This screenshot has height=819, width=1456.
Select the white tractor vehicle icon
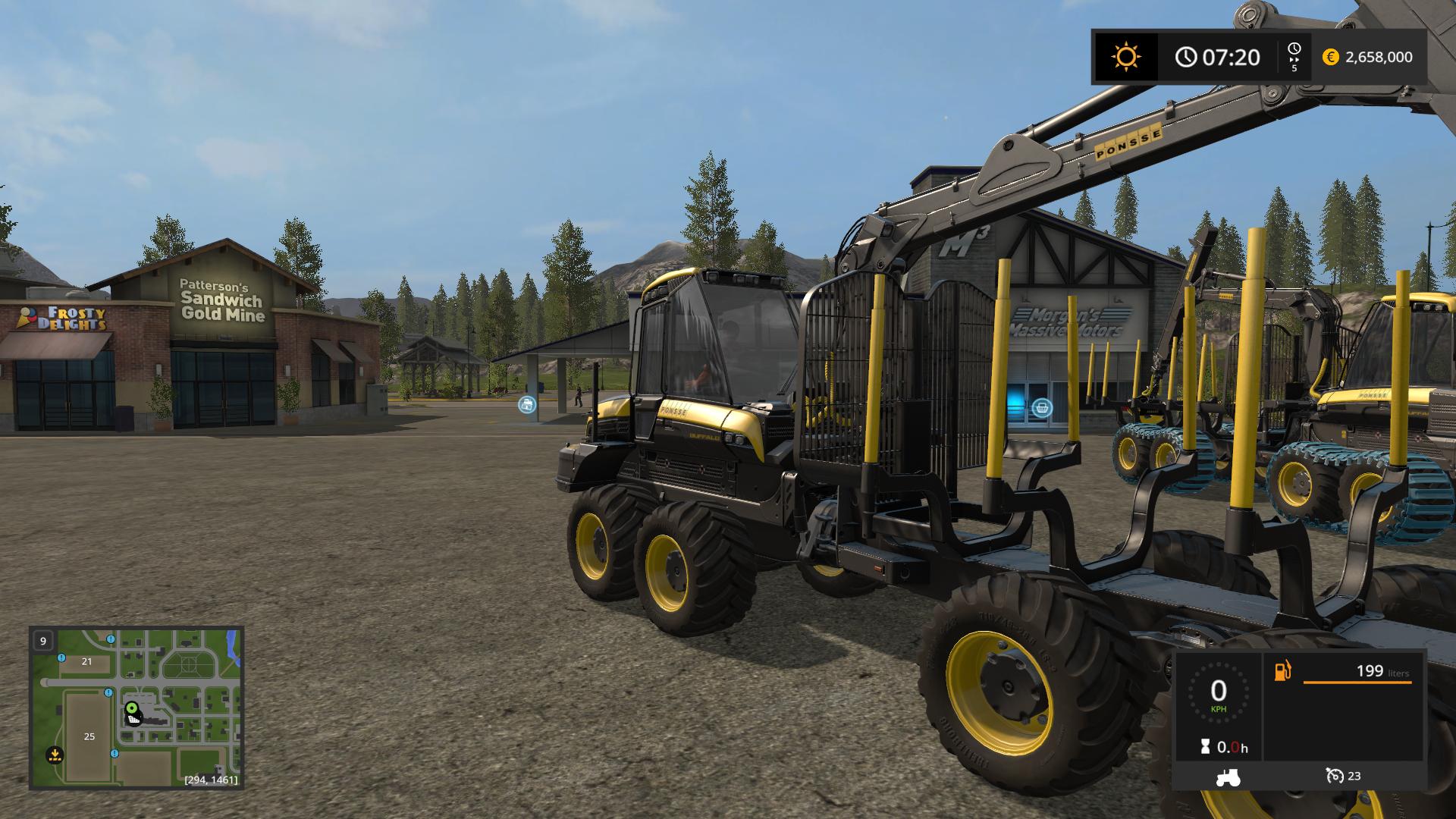tap(1228, 777)
